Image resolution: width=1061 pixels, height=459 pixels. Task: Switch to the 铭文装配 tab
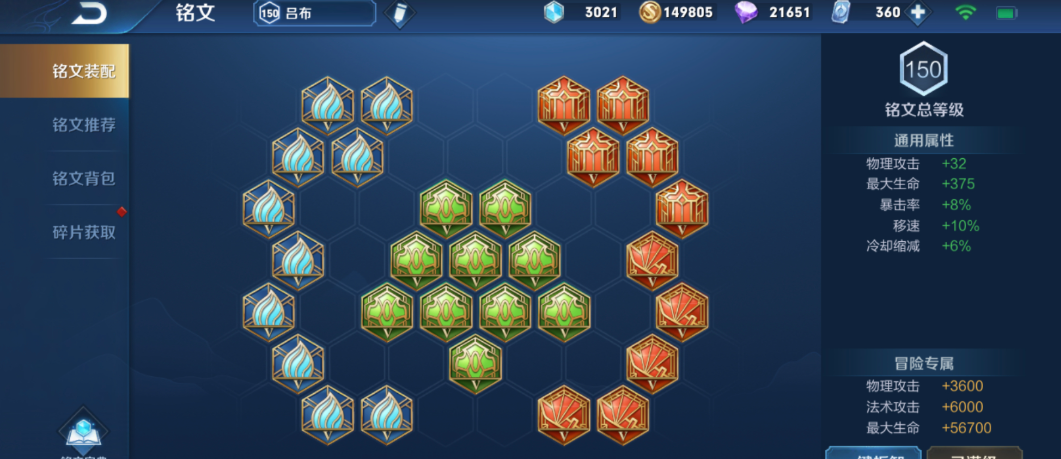pyautogui.click(x=64, y=71)
